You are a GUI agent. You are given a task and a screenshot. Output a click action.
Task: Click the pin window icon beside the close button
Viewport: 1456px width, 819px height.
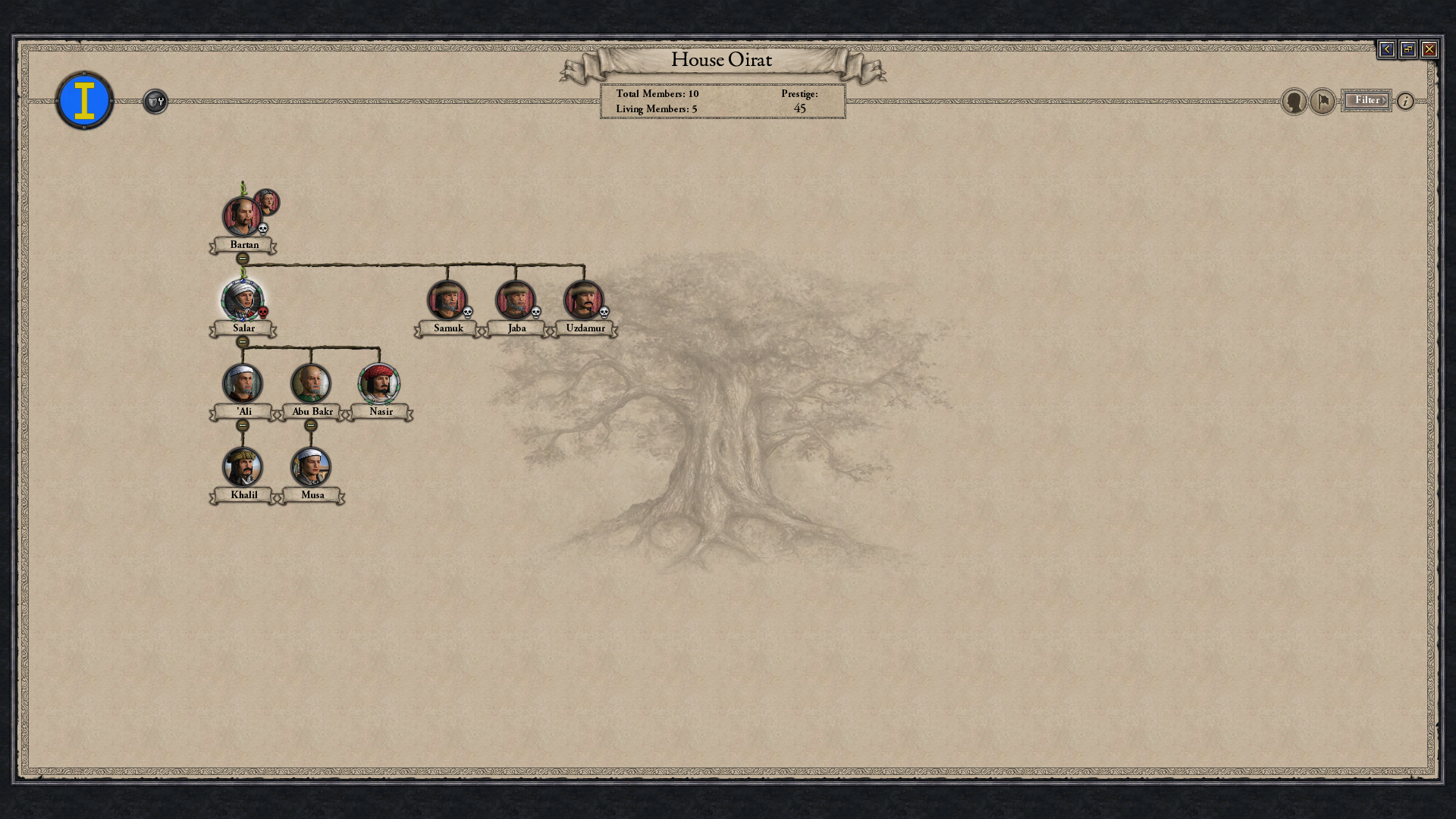pyautogui.click(x=1407, y=49)
